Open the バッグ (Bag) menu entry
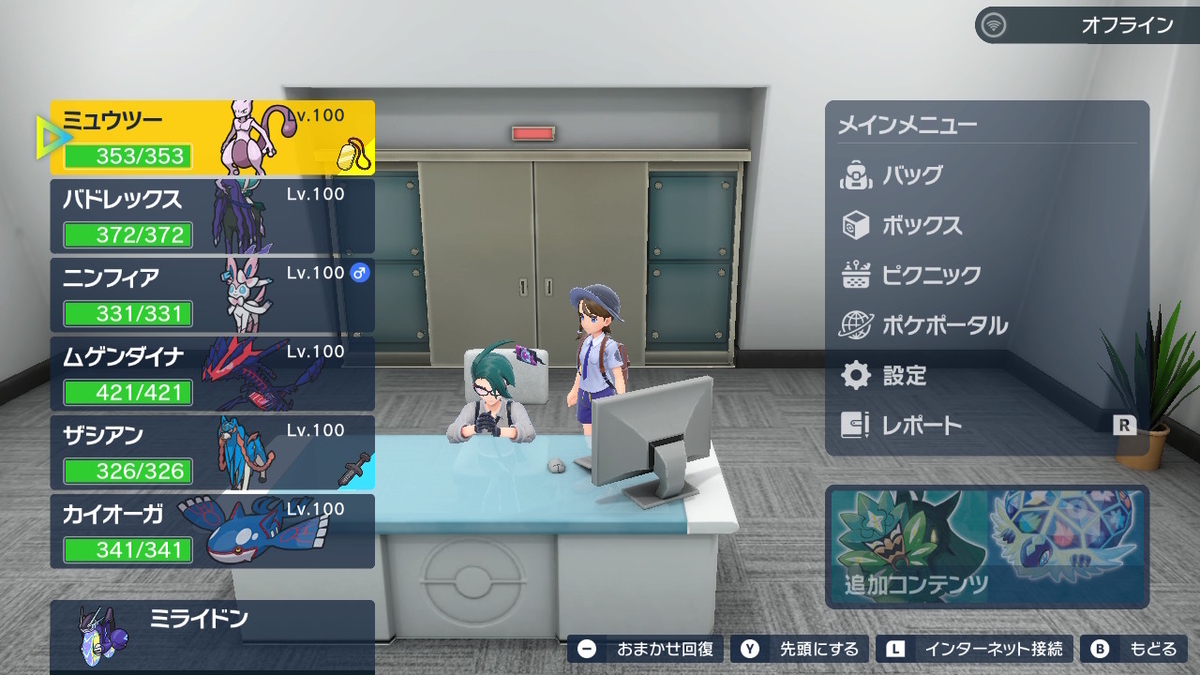The height and width of the screenshot is (675, 1200). tap(912, 176)
